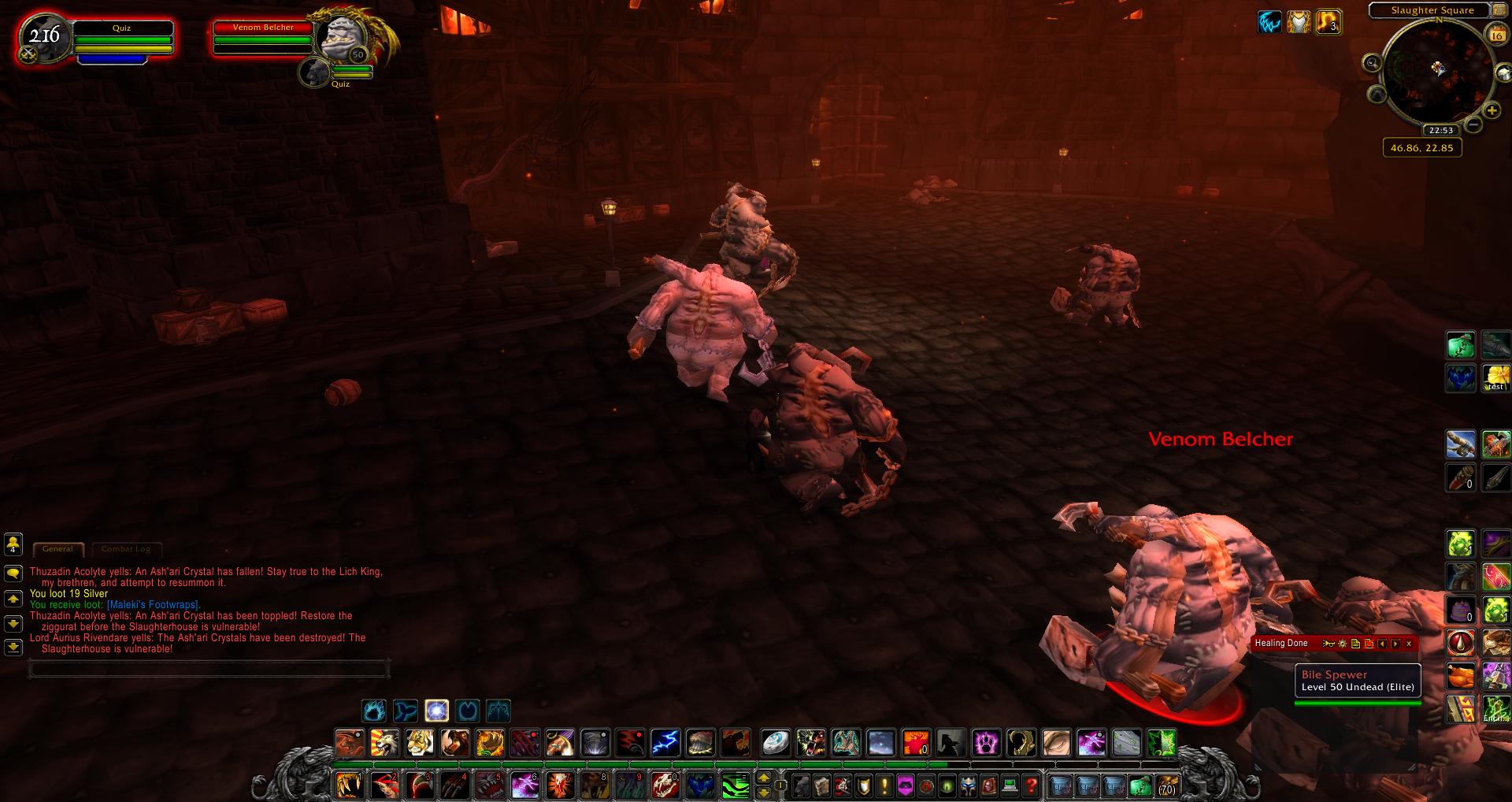
Task: Activate the blue lightning bolt ability
Action: 665,742
